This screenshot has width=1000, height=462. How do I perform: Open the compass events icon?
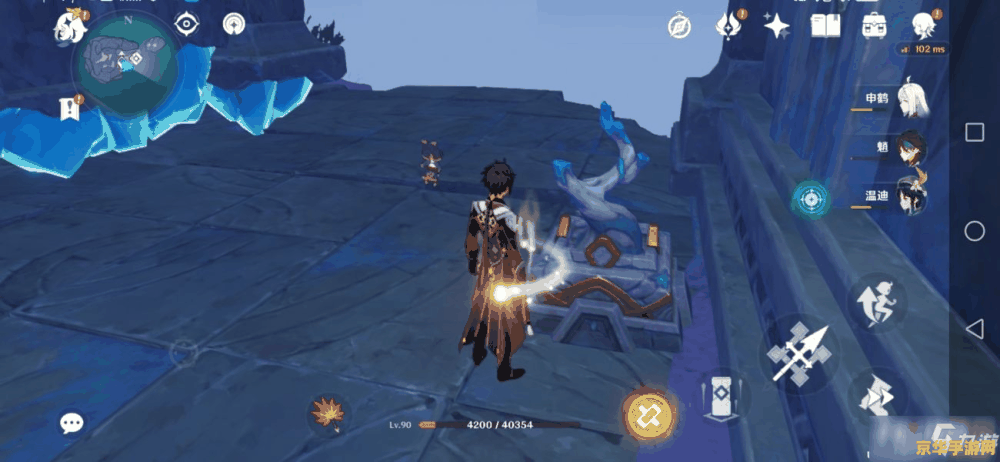point(680,27)
